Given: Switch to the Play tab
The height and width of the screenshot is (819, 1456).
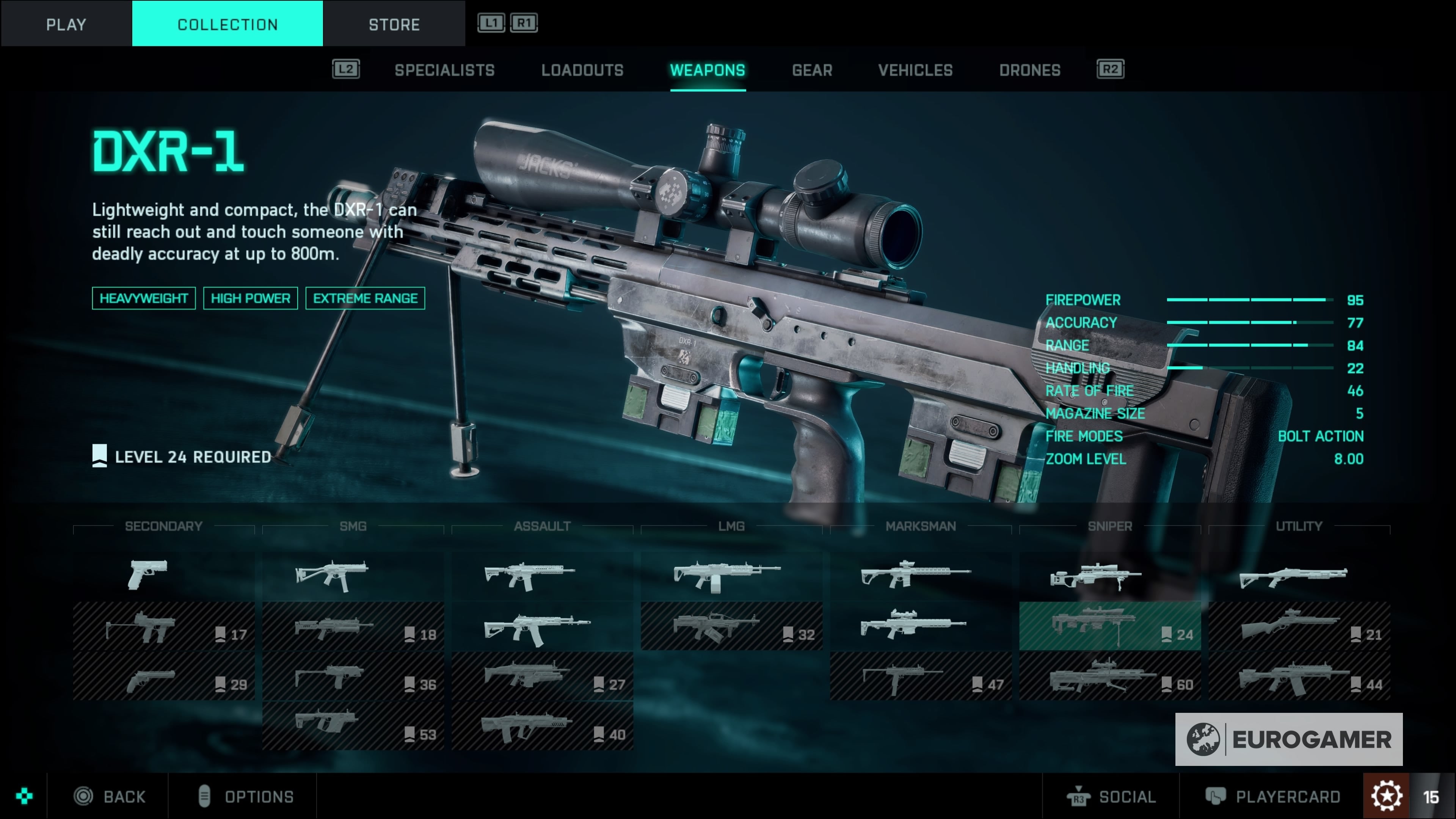Looking at the screenshot, I should pyautogui.click(x=66, y=24).
